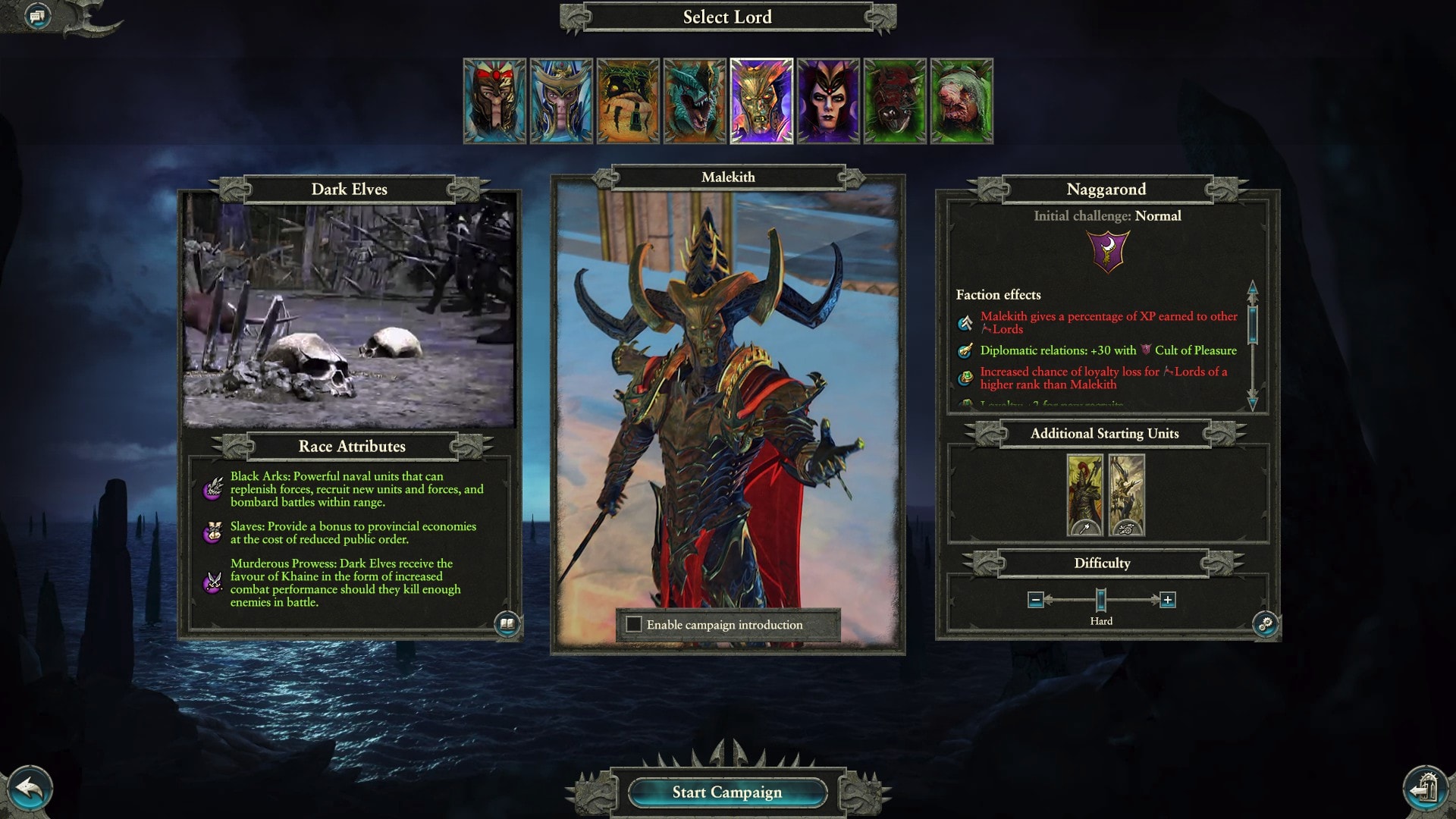This screenshot has width=1456, height=819.
Task: Toggle Enable campaign introduction checkbox
Action: click(633, 625)
